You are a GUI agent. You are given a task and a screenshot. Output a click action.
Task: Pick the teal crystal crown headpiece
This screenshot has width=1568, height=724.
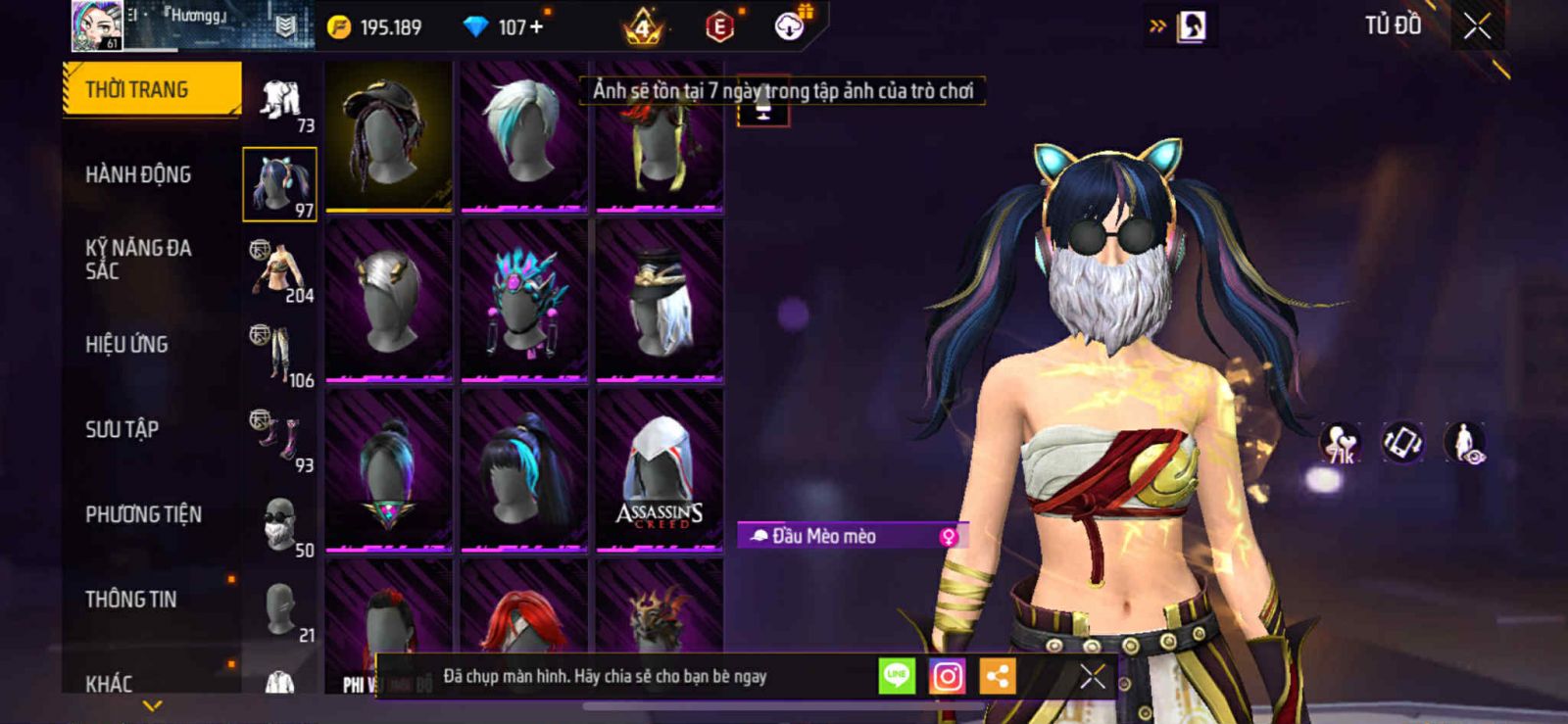pos(524,301)
